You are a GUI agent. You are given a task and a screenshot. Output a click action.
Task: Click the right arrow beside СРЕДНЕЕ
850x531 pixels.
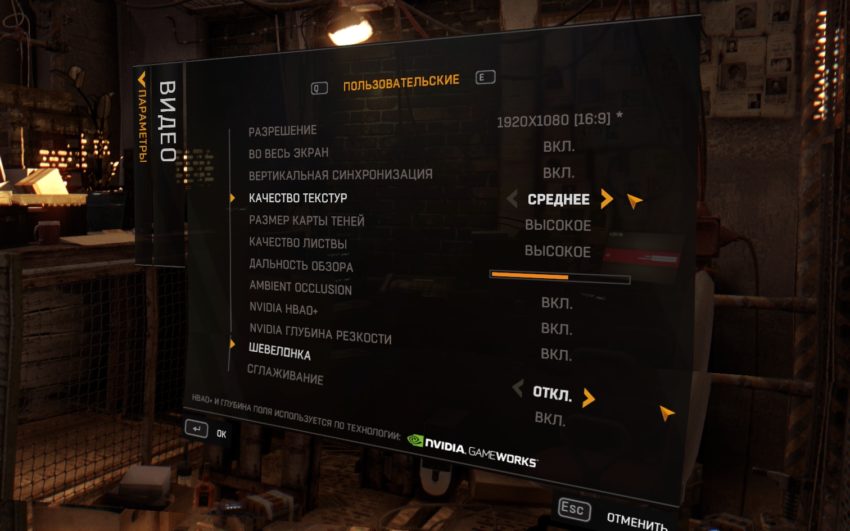coord(606,199)
